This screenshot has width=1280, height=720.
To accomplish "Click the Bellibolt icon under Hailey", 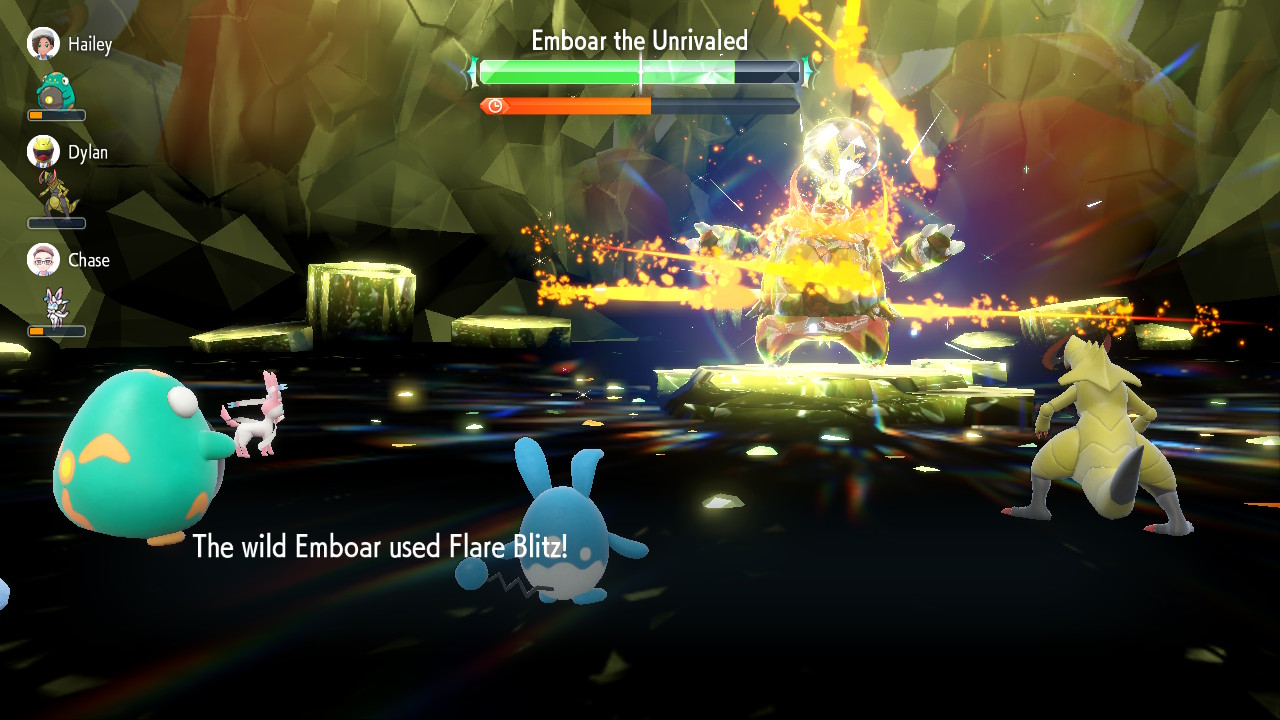I will 54,91.
